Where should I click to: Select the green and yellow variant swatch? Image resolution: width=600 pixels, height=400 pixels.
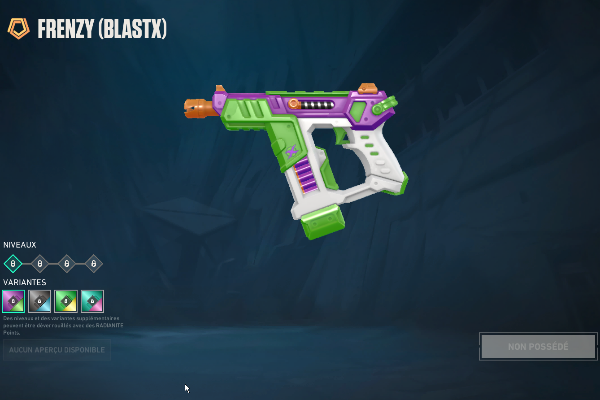tap(66, 301)
